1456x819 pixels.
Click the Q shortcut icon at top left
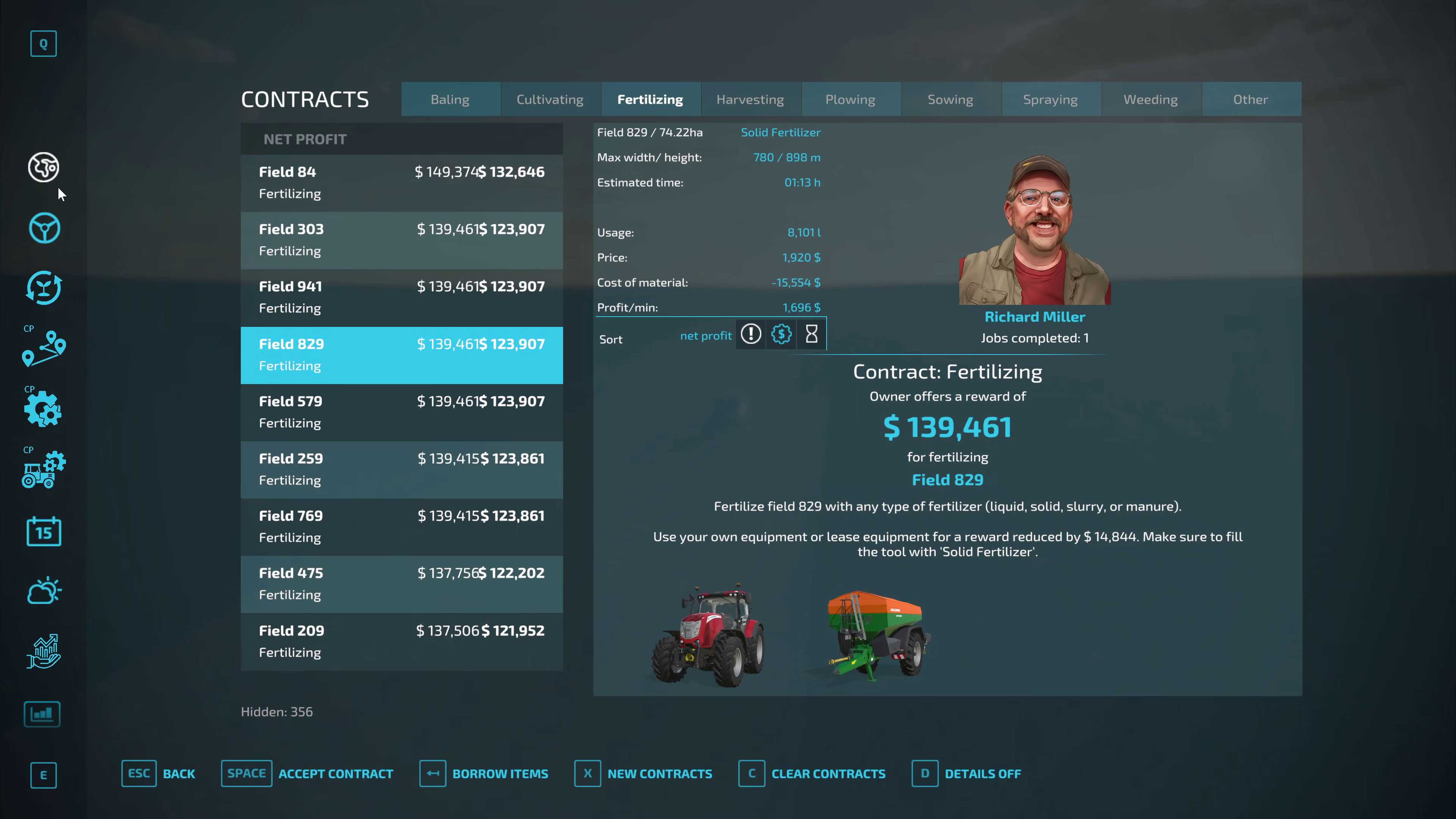pos(44,44)
